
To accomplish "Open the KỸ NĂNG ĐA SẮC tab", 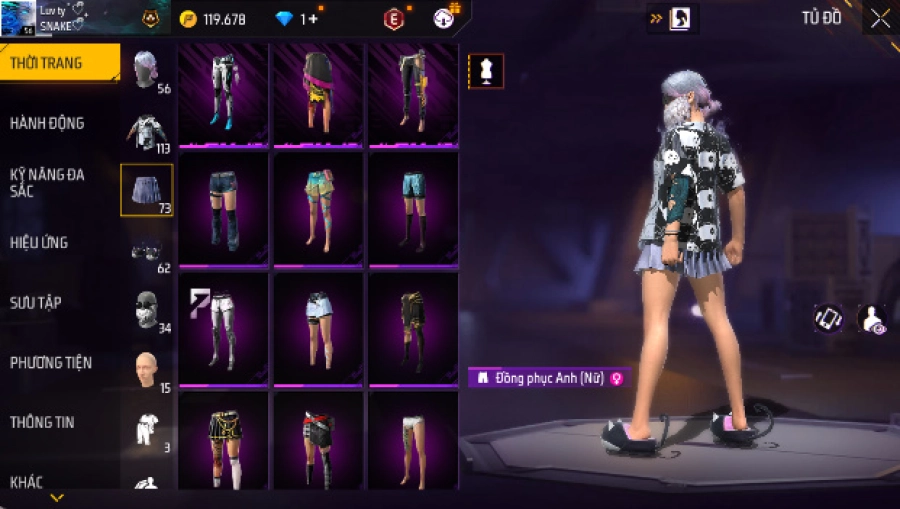I will pyautogui.click(x=48, y=182).
